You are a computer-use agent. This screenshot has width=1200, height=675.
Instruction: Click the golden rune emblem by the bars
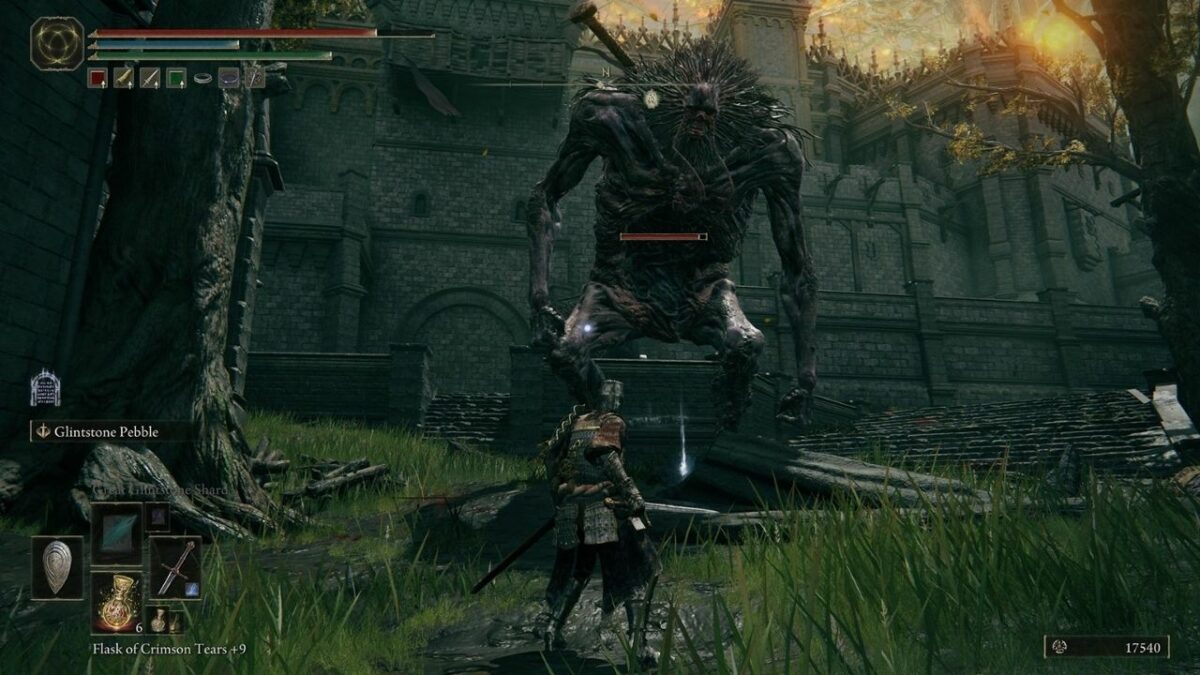57,44
